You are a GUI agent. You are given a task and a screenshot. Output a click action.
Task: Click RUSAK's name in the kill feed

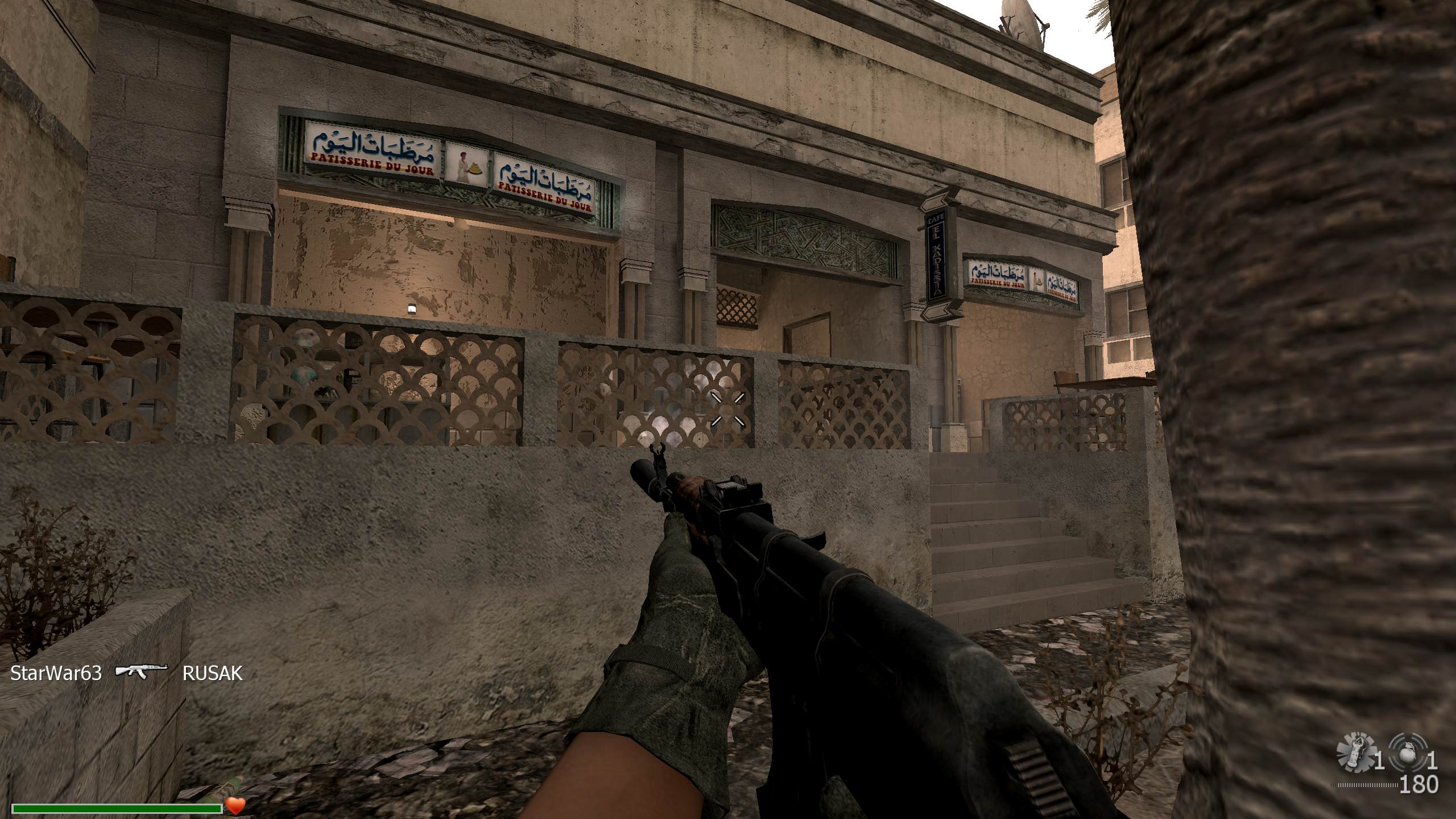point(212,673)
